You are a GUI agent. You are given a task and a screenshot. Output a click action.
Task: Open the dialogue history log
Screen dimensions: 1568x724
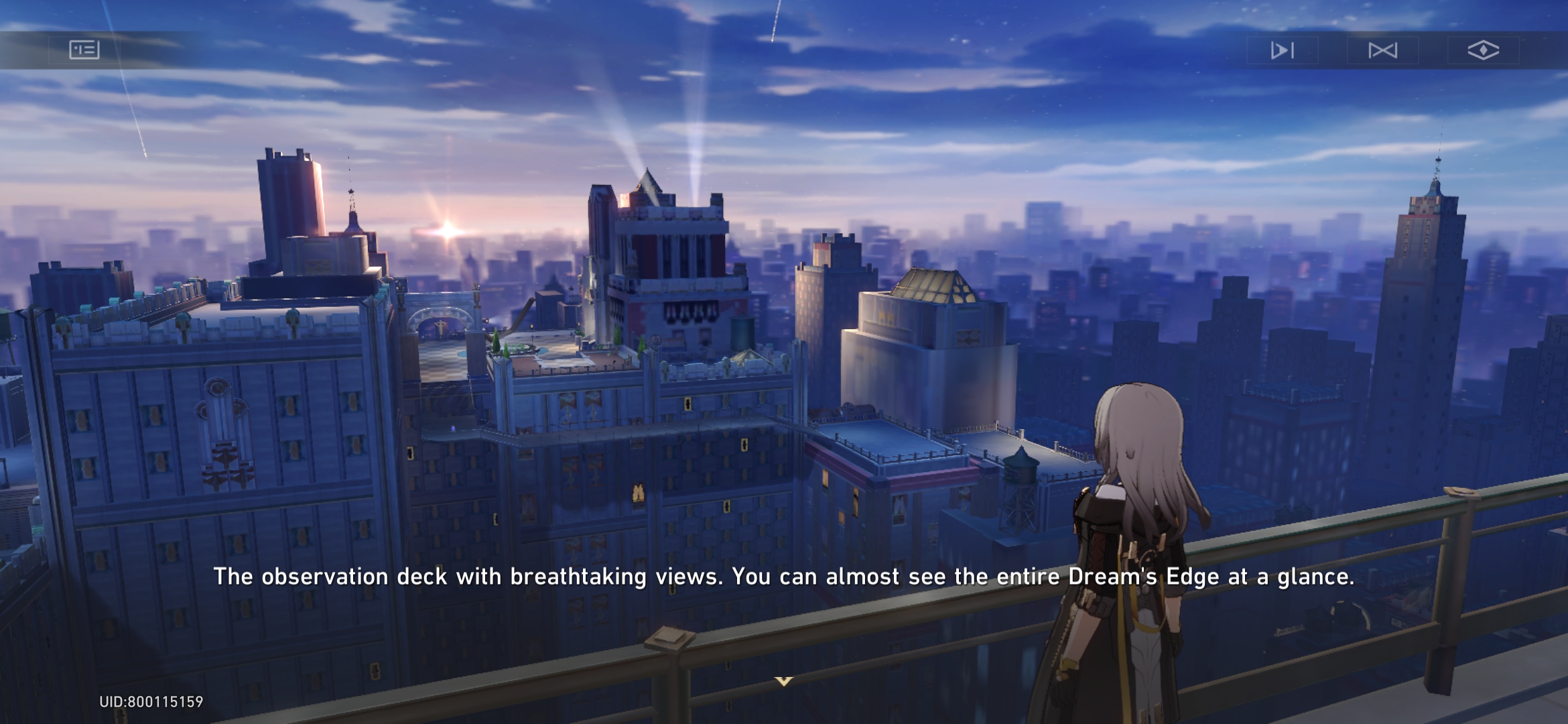tap(85, 50)
